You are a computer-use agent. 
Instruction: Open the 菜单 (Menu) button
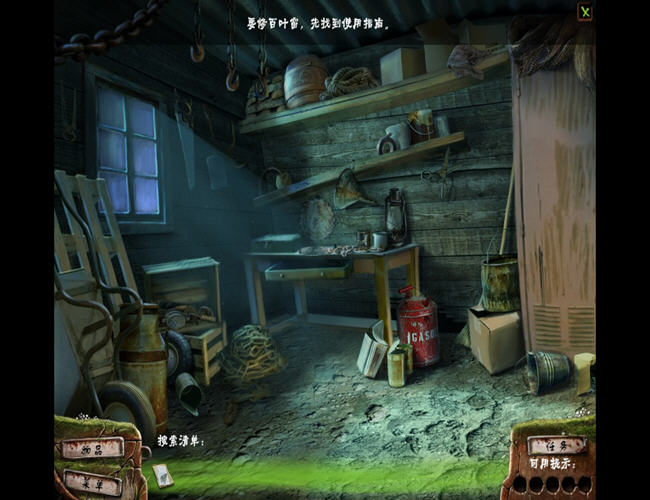point(92,480)
